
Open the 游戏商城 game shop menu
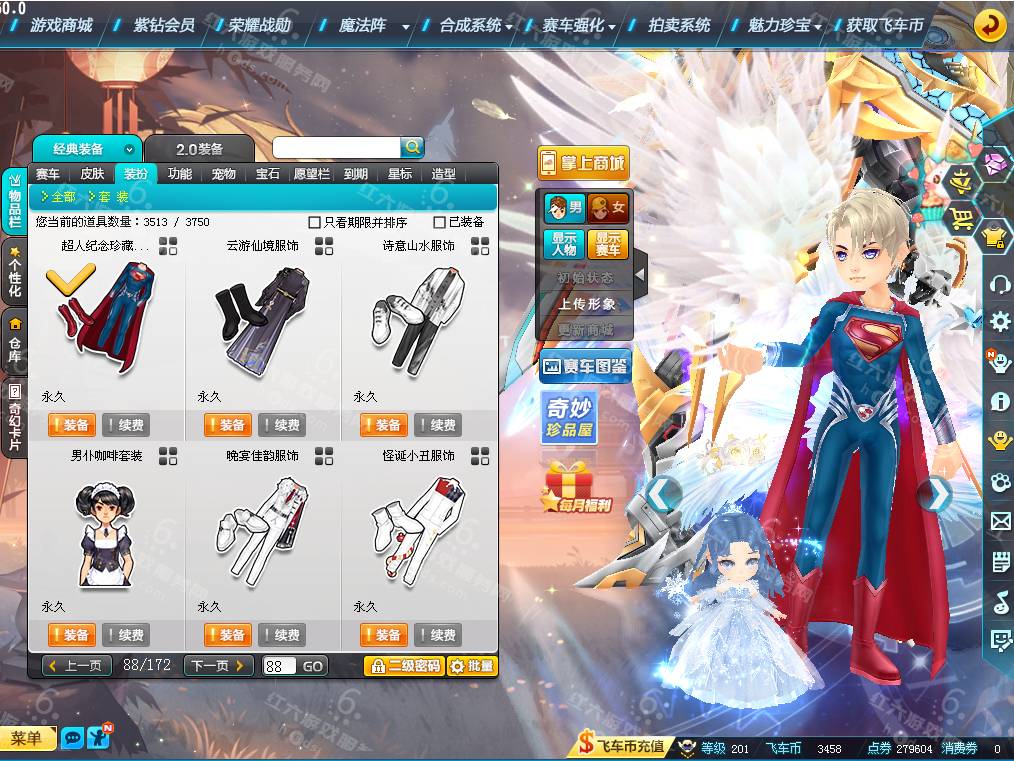(x=60, y=25)
